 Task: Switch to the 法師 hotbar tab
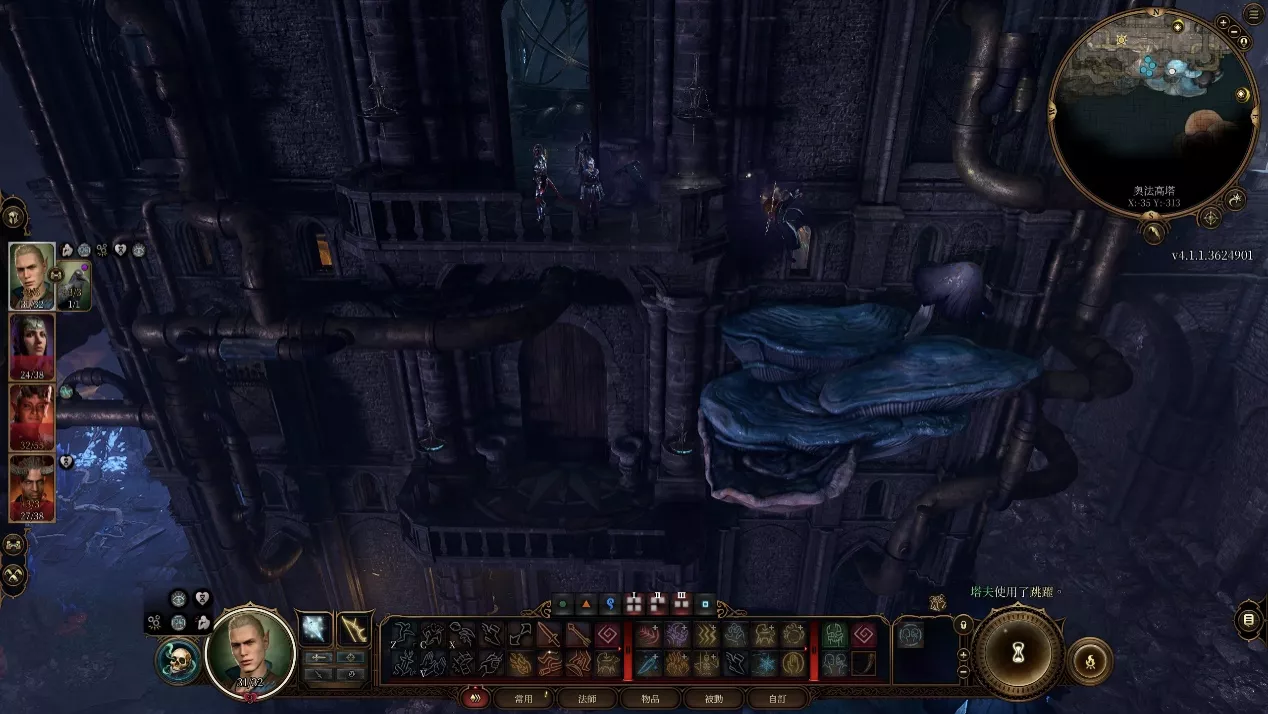coord(588,698)
